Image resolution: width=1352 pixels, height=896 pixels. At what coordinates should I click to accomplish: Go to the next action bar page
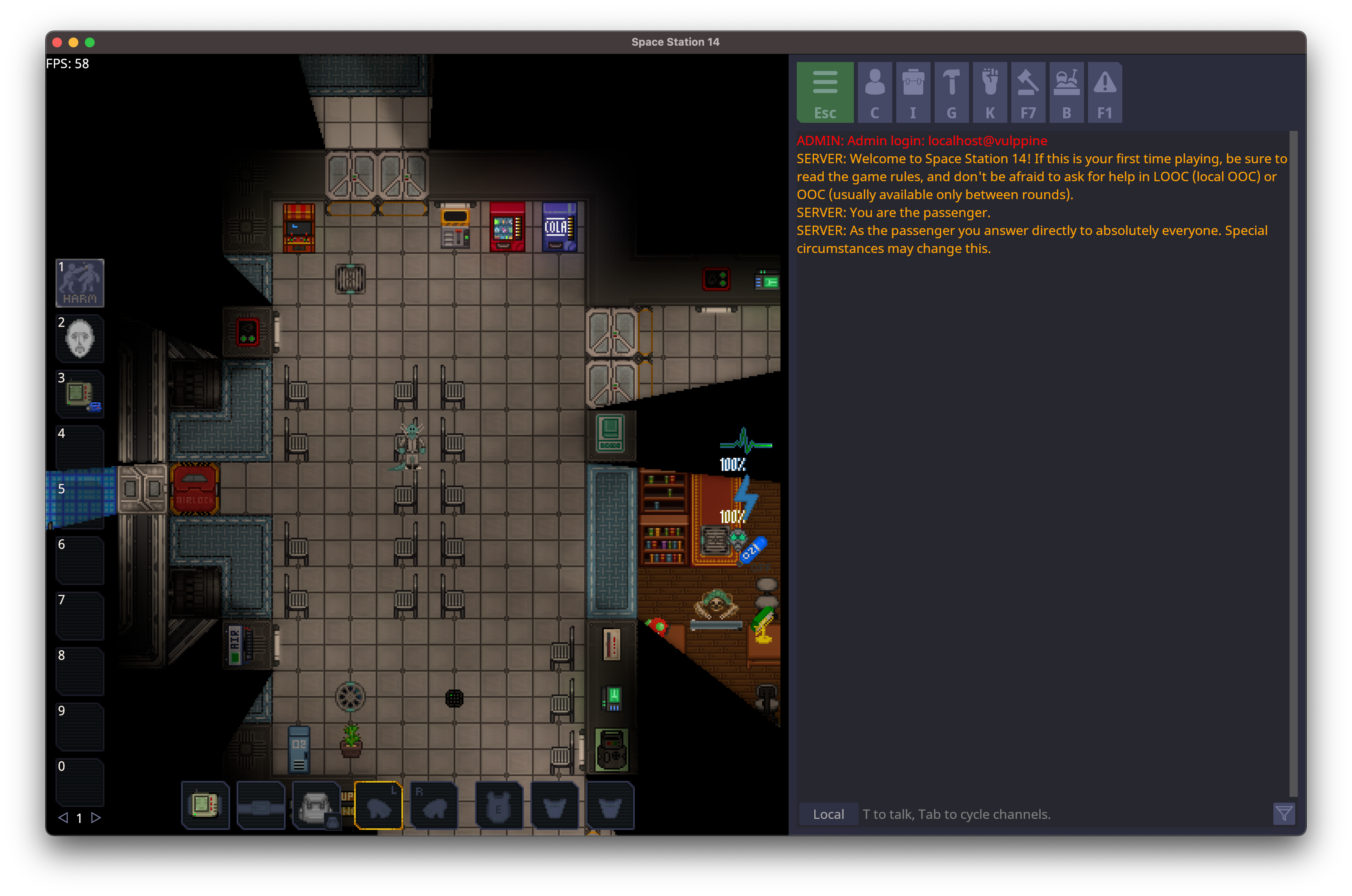tap(96, 818)
